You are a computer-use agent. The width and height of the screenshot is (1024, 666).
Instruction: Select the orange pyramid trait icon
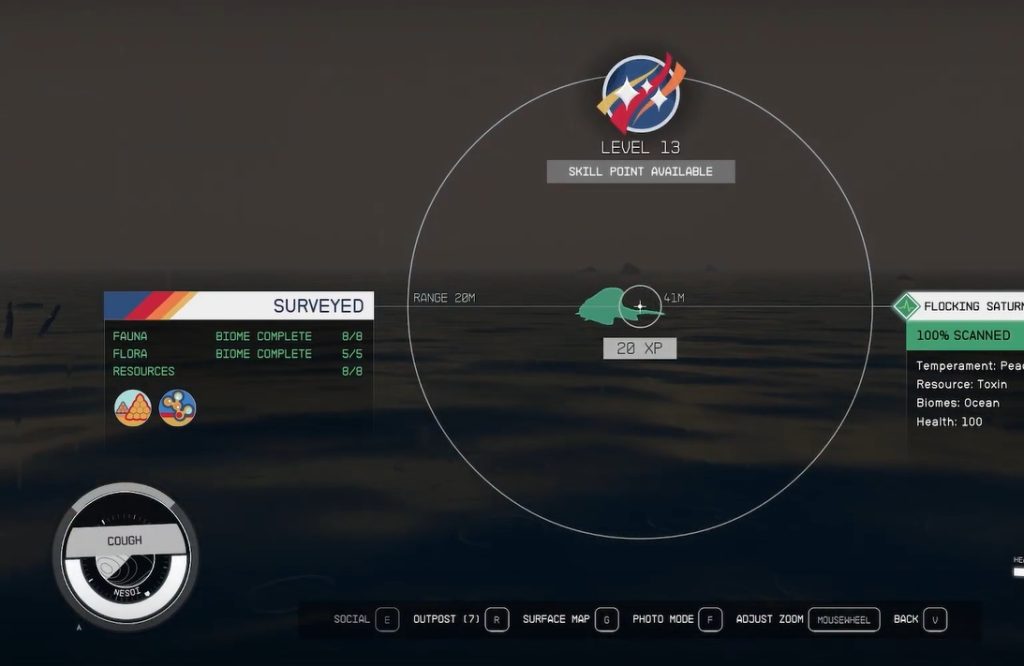[133, 408]
